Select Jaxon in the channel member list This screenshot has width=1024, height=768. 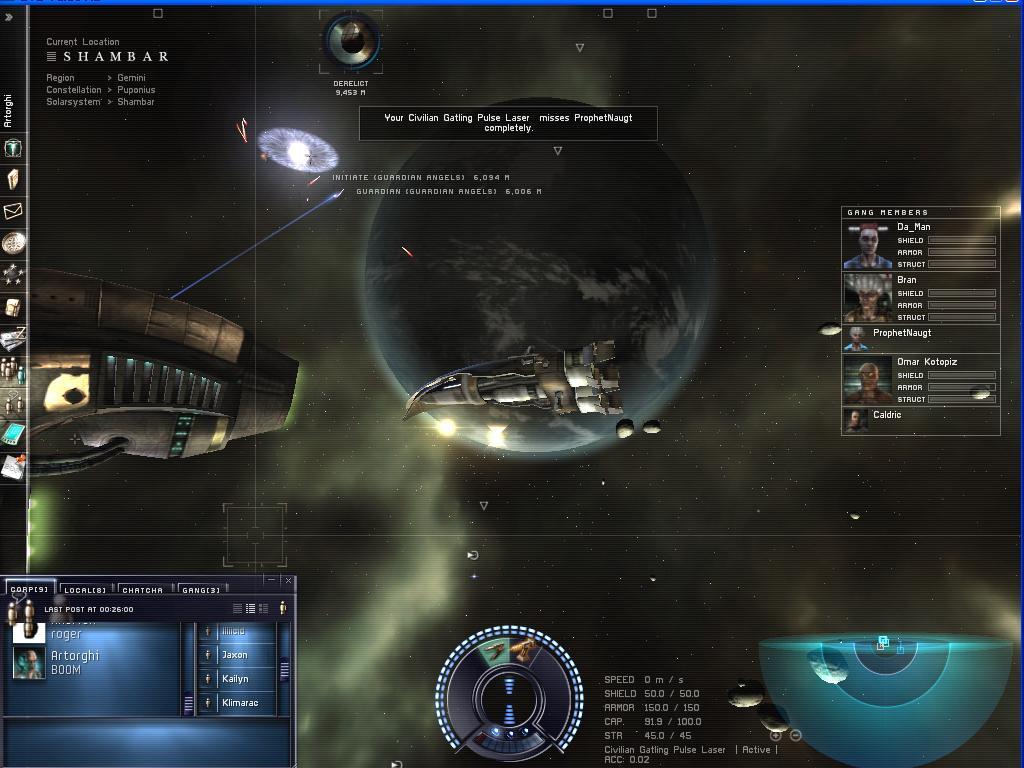tap(234, 655)
